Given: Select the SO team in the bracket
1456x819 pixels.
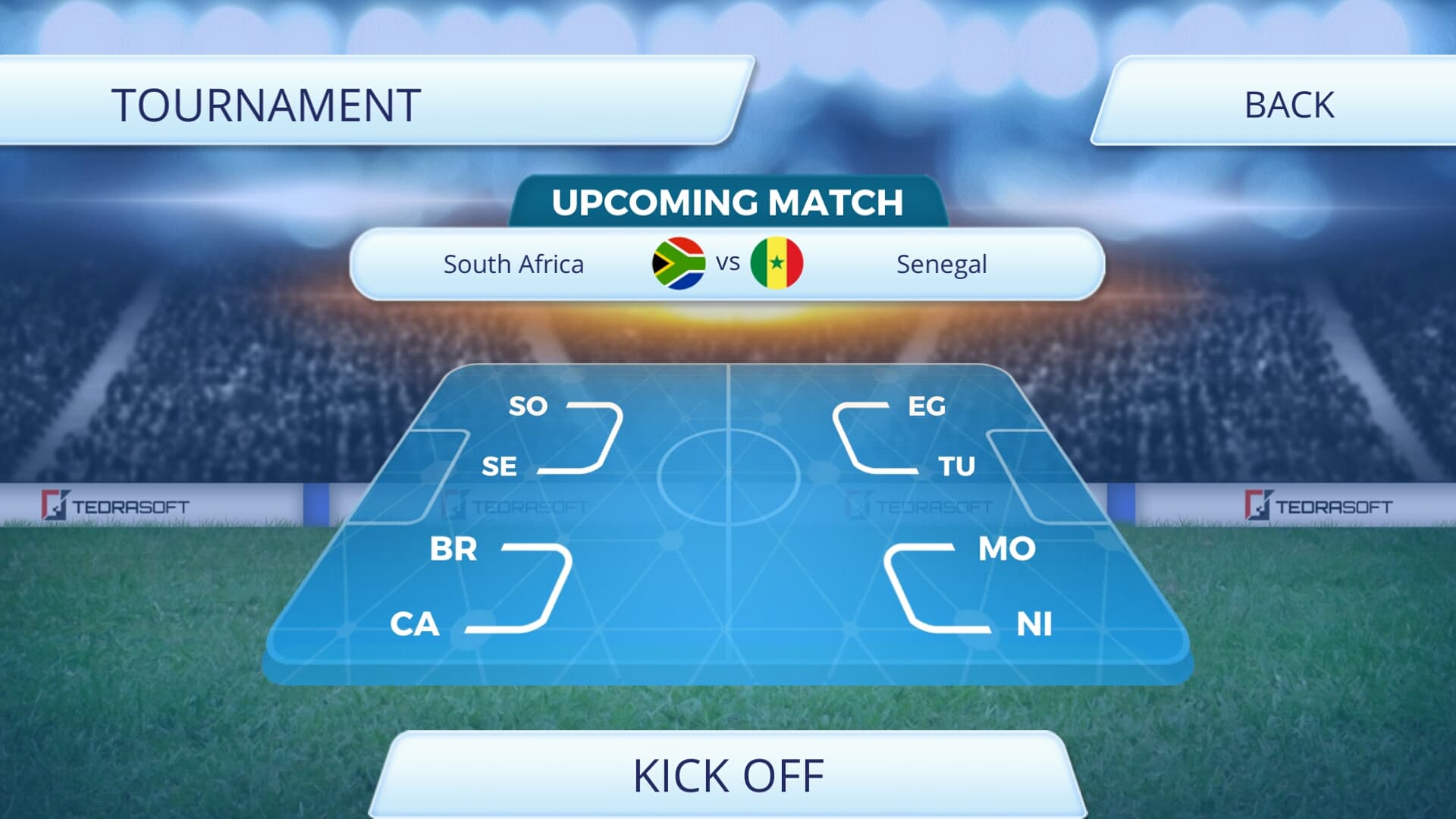Looking at the screenshot, I should (x=529, y=407).
